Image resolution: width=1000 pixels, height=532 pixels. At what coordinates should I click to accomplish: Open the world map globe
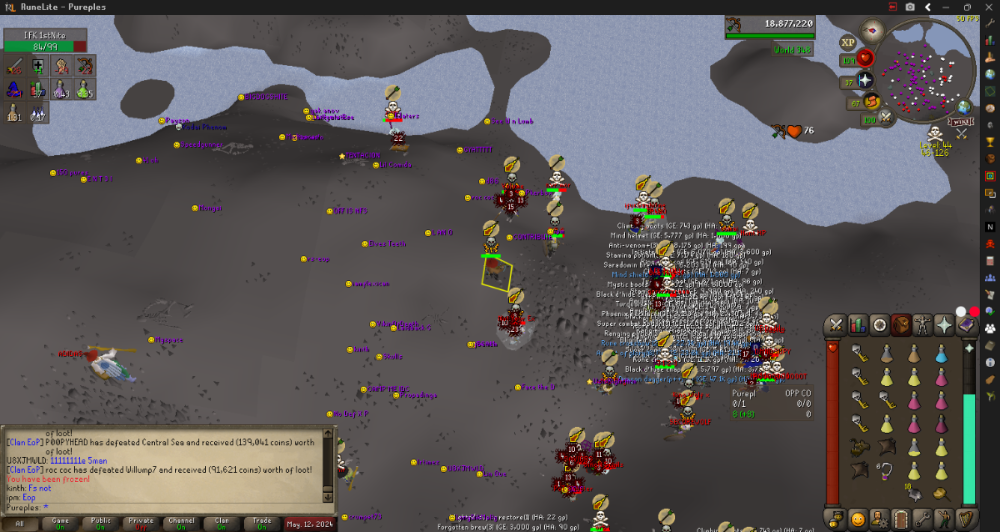963,107
